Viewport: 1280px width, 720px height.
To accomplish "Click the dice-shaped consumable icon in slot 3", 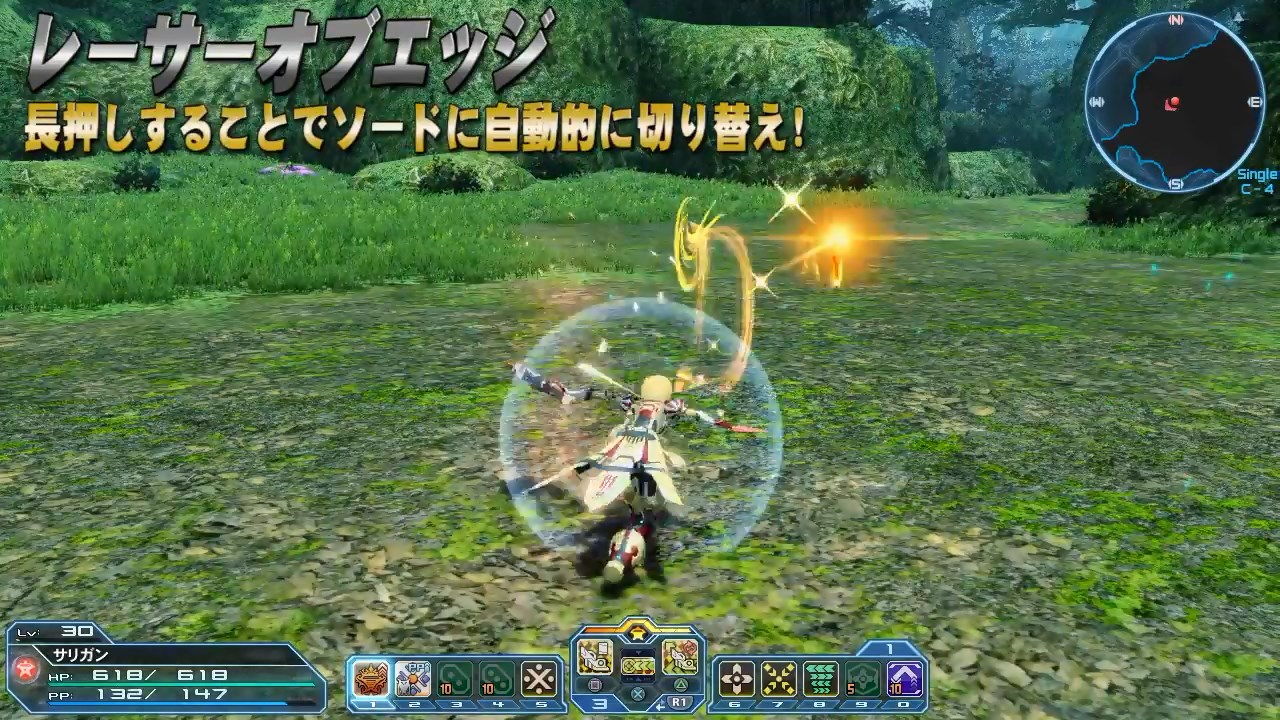I will [455, 676].
